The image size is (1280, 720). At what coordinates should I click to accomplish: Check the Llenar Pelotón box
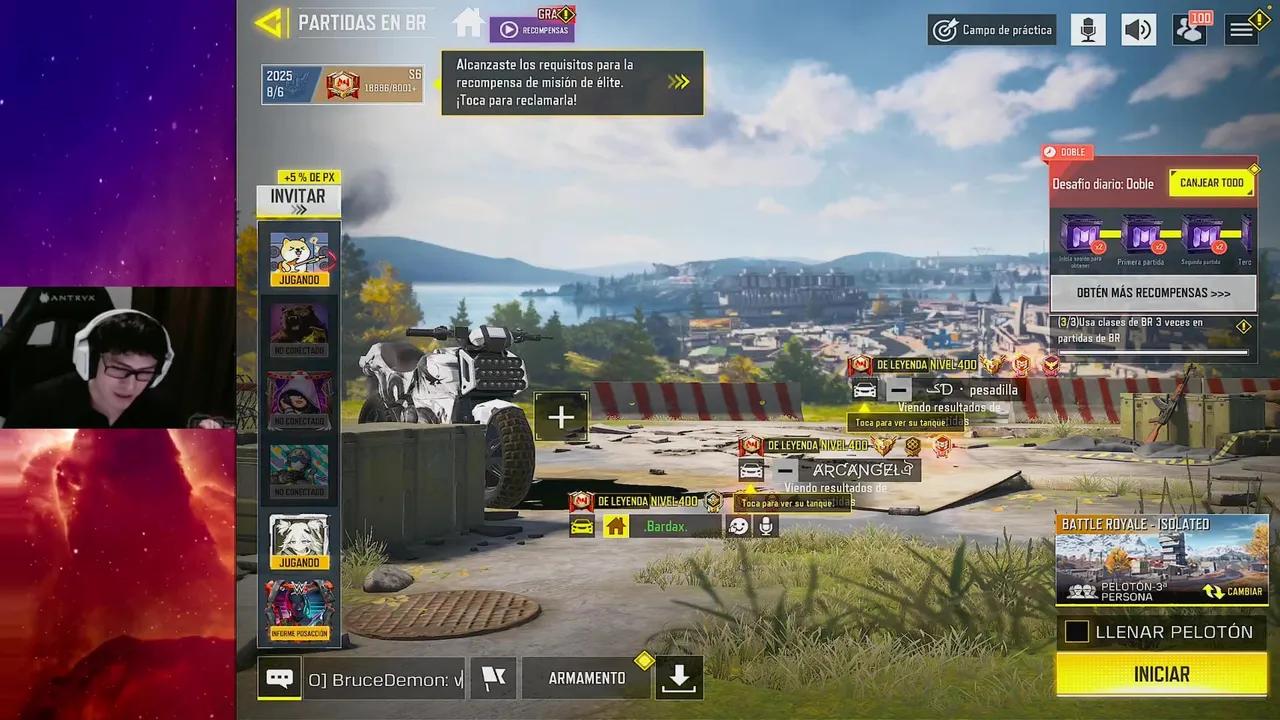coord(1077,632)
